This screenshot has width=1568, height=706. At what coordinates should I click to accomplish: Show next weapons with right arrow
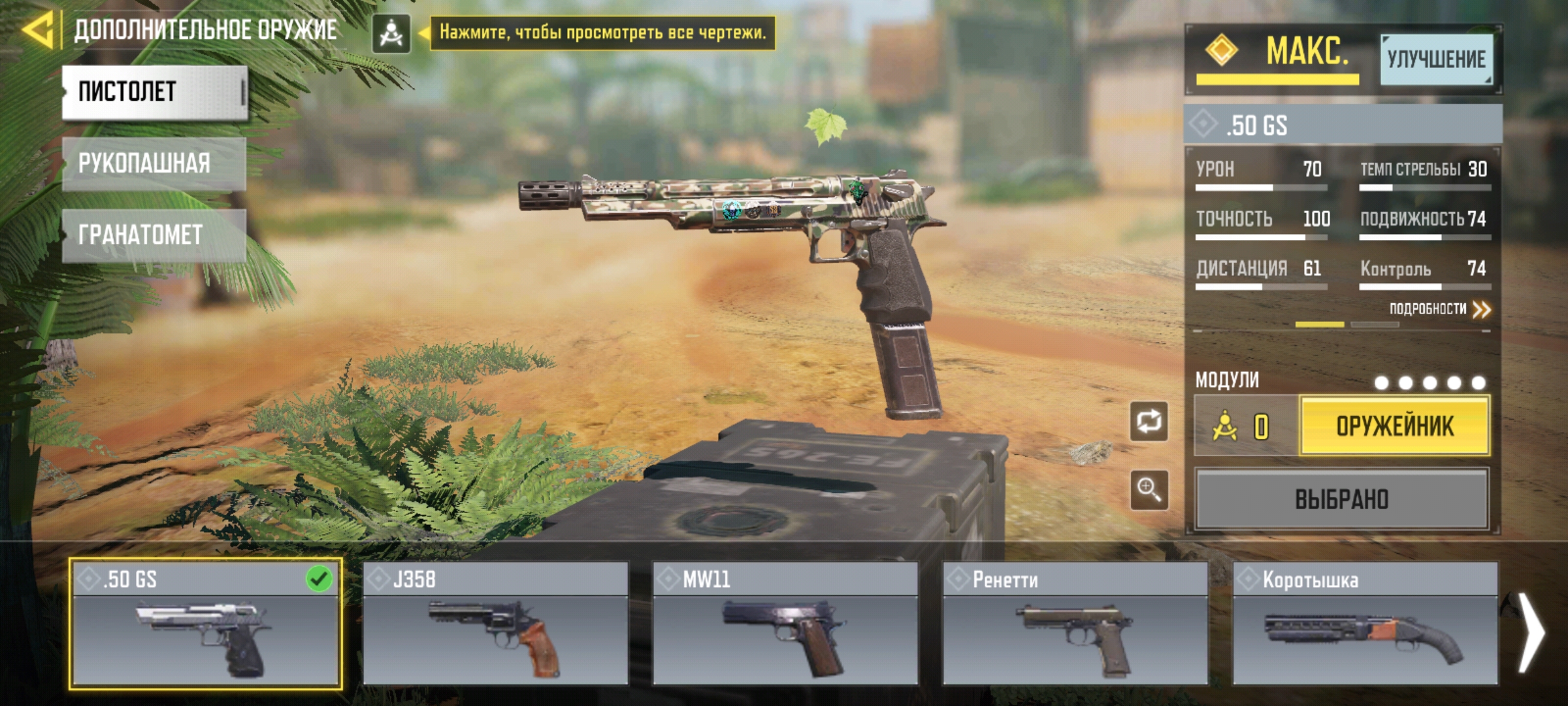(1530, 631)
